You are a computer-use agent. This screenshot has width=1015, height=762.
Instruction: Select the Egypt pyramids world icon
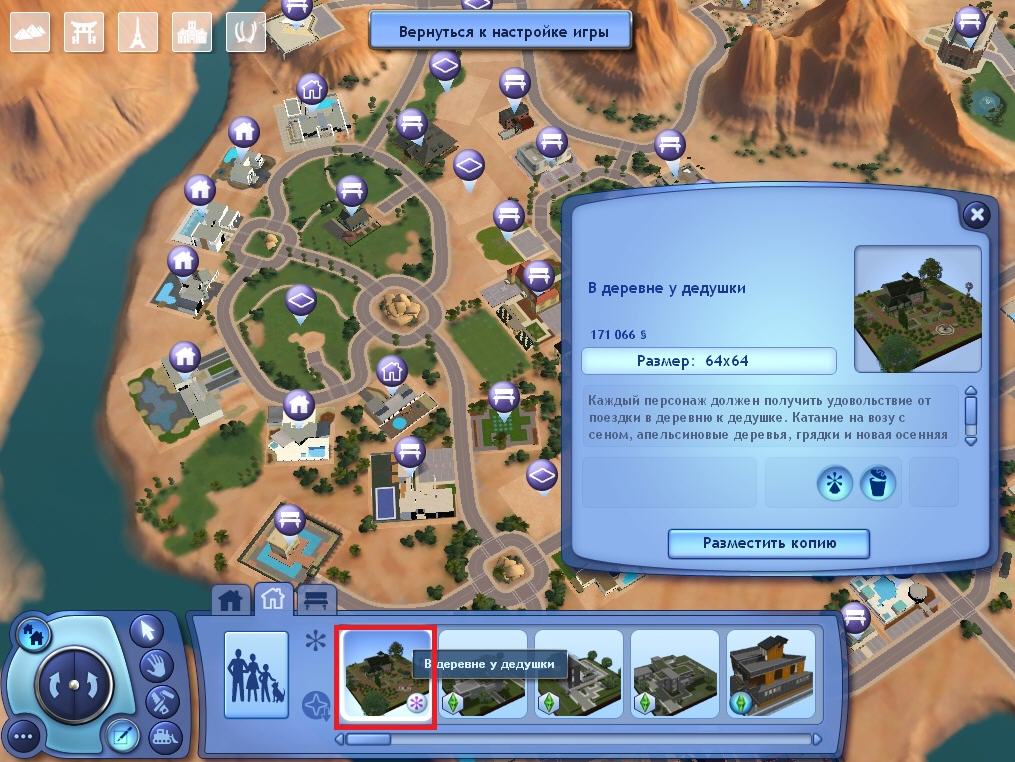tap(30, 32)
